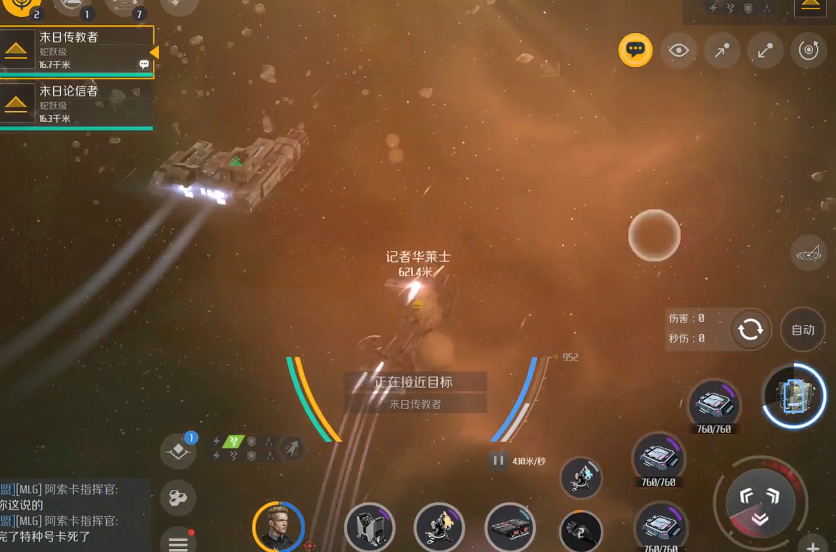Open the diamond layers icon with badge 1
Screen dimensions: 836x552
tap(178, 451)
